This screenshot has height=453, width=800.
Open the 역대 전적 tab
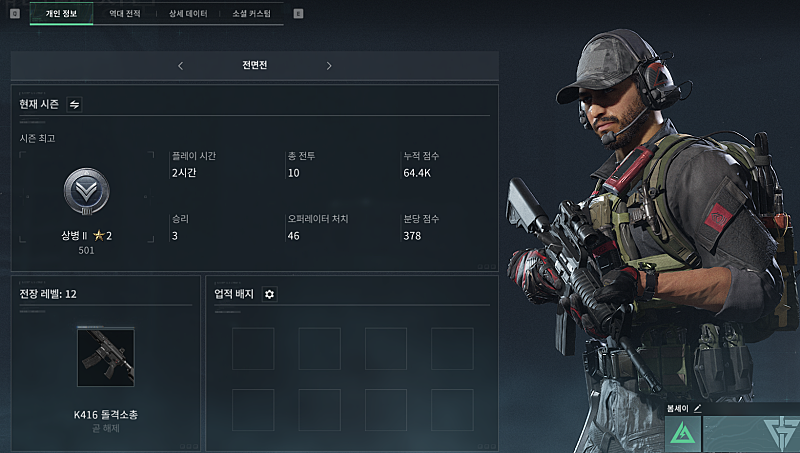pyautogui.click(x=125, y=13)
